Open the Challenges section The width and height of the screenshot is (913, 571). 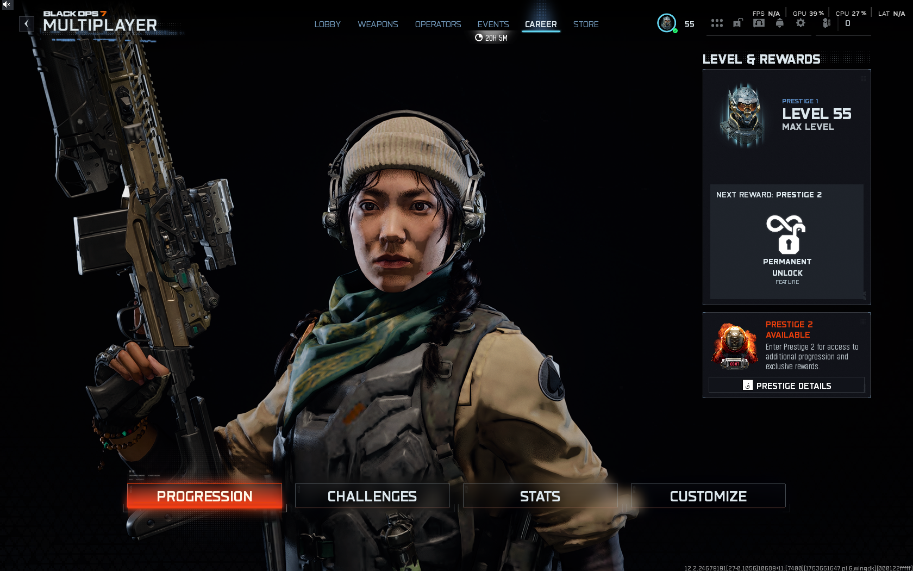[372, 496]
